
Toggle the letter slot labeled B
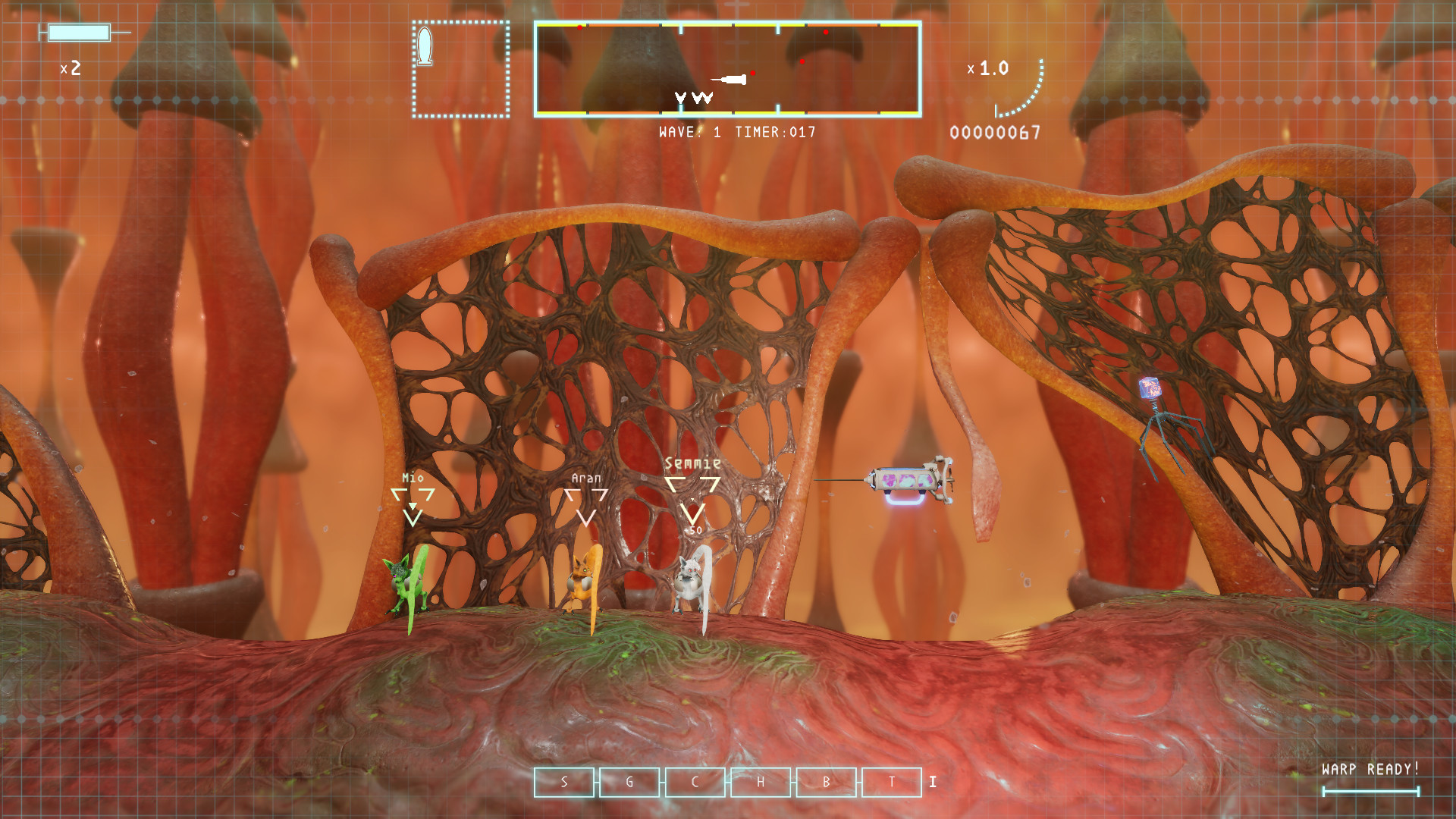click(827, 783)
